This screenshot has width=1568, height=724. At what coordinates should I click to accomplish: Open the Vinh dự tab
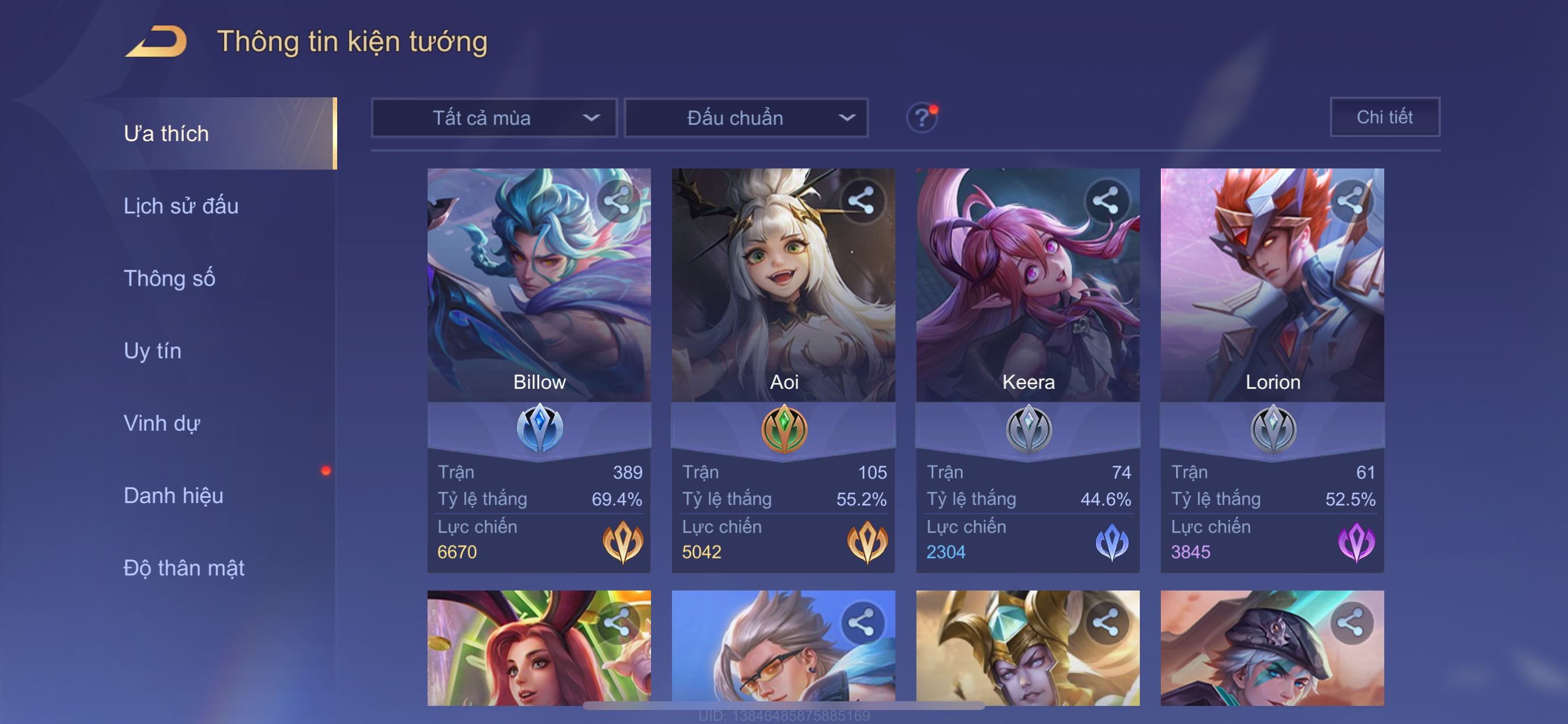click(162, 423)
